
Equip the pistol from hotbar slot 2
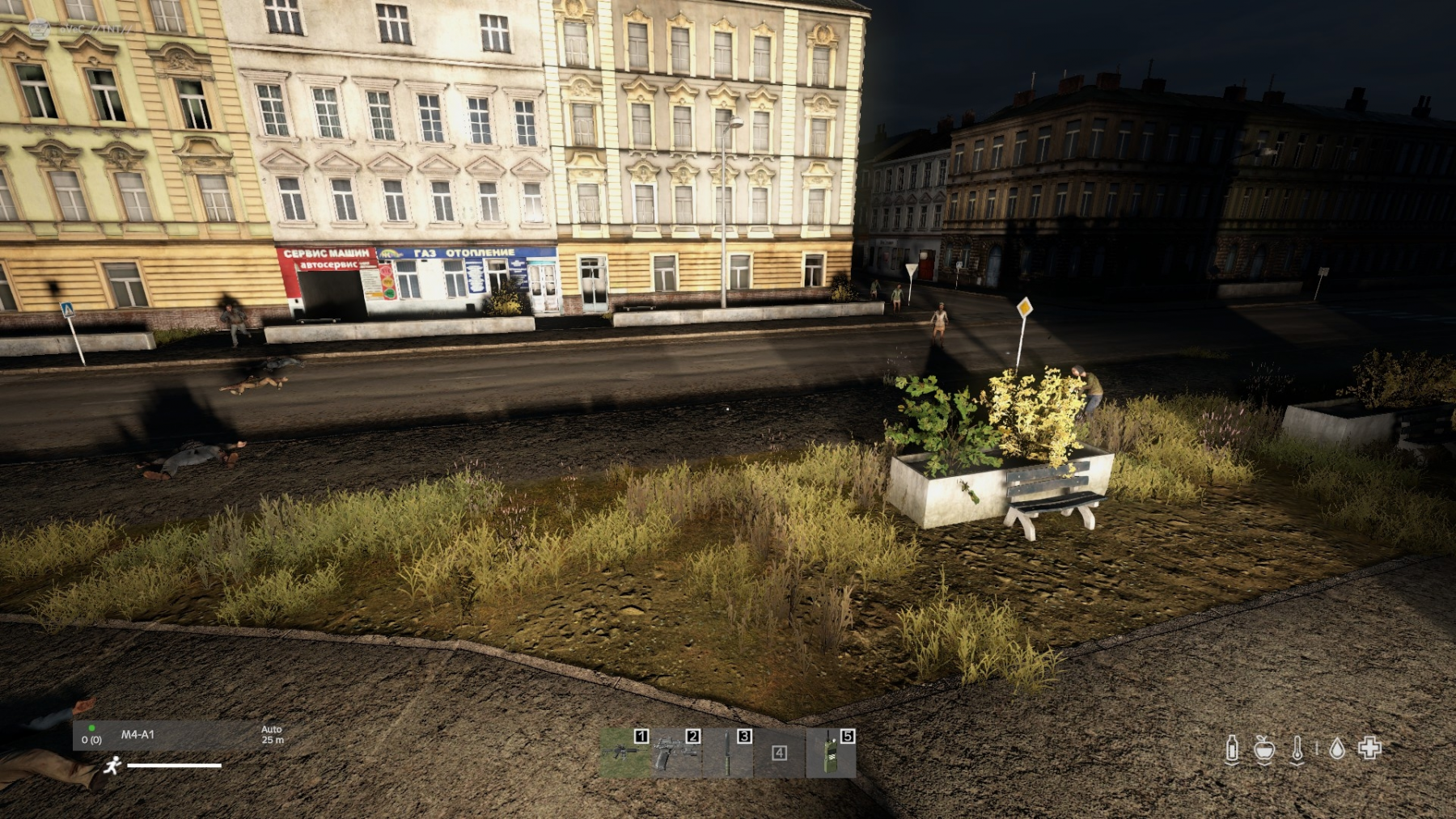[x=676, y=753]
